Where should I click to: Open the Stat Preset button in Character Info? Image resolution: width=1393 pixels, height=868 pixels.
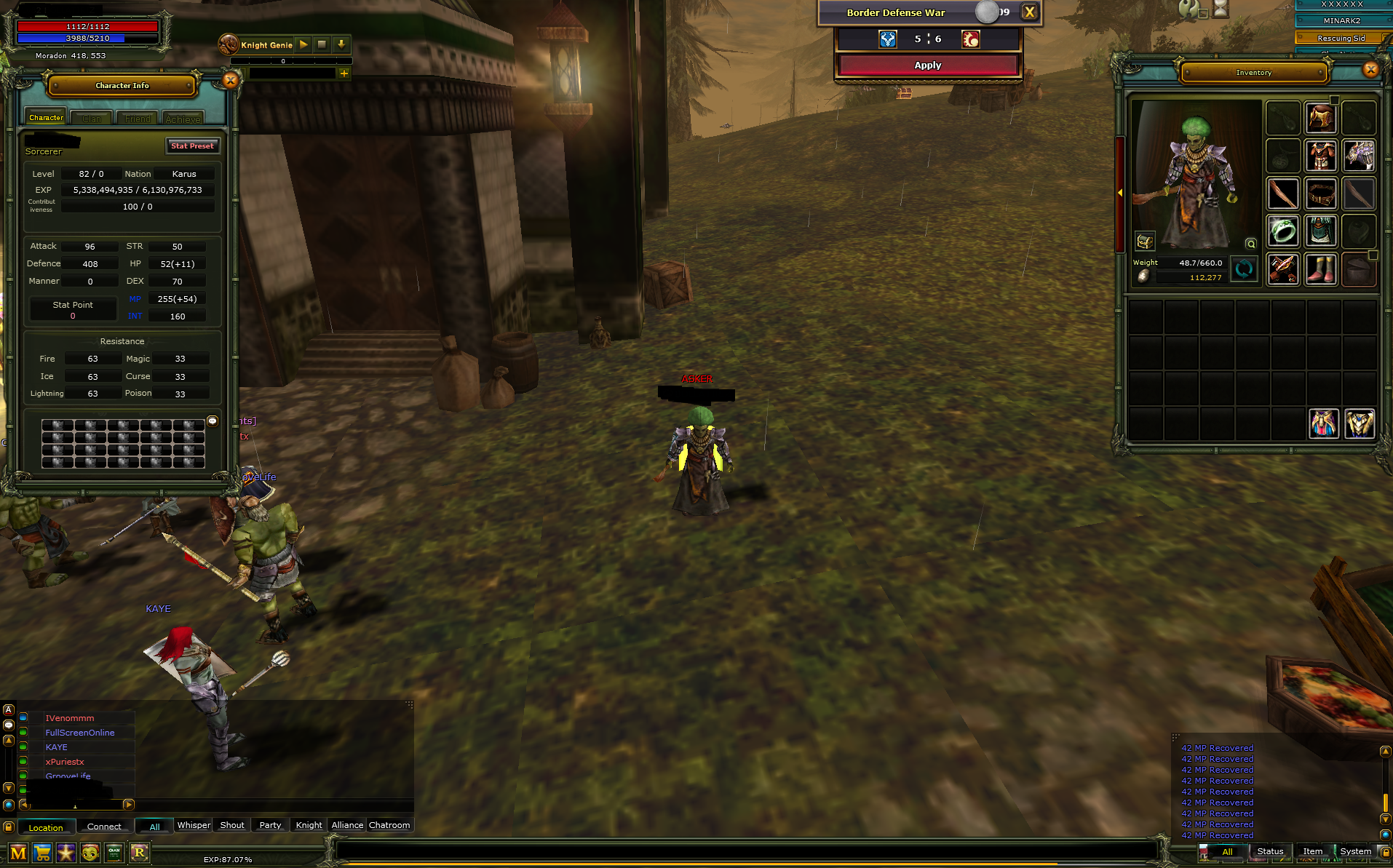tap(192, 146)
